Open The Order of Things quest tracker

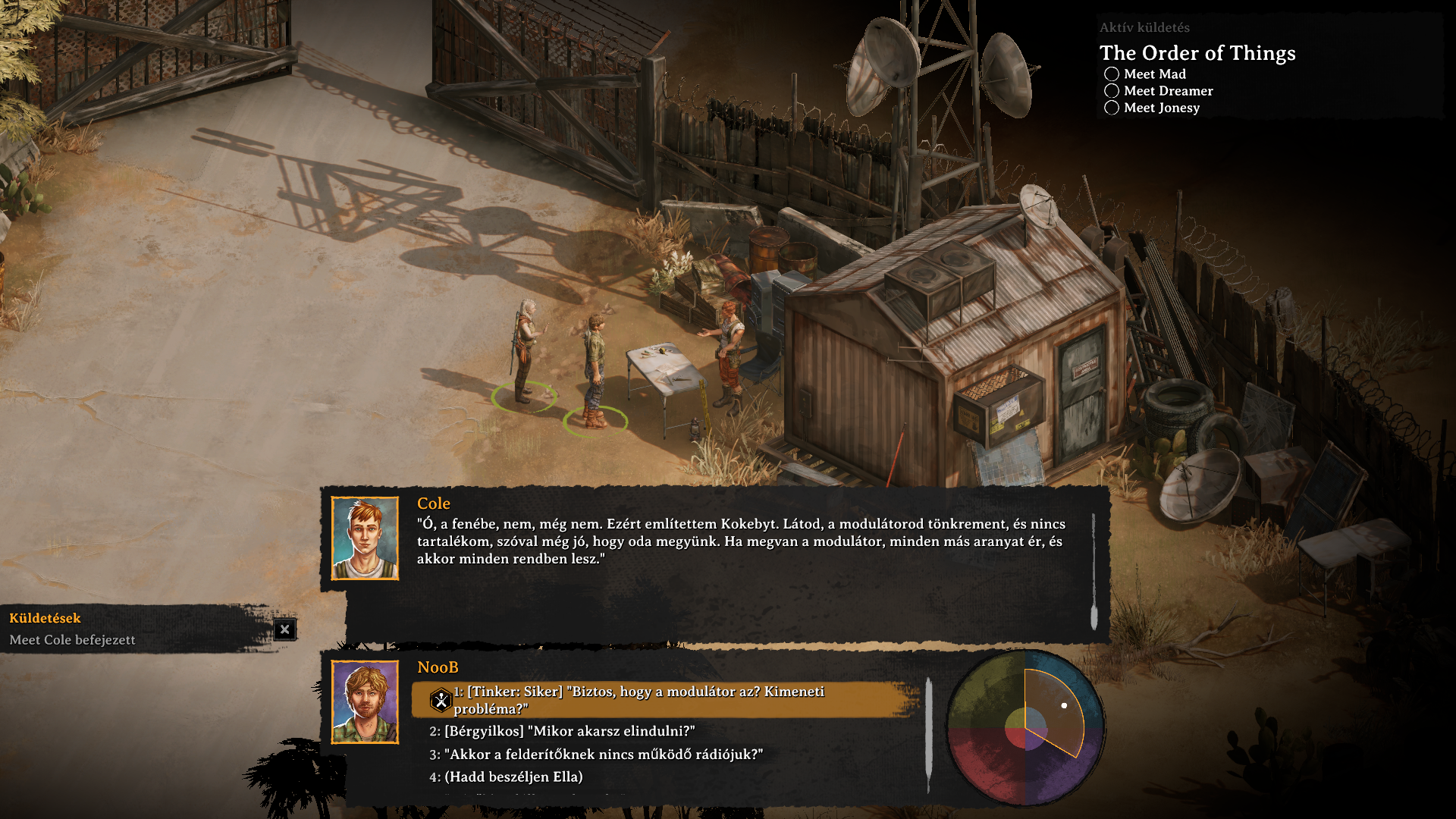1197,53
